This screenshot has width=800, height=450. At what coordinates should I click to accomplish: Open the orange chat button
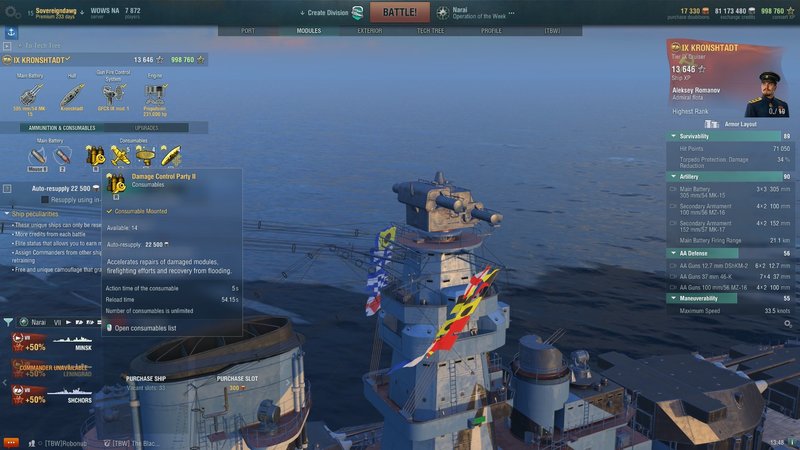coord(11,441)
